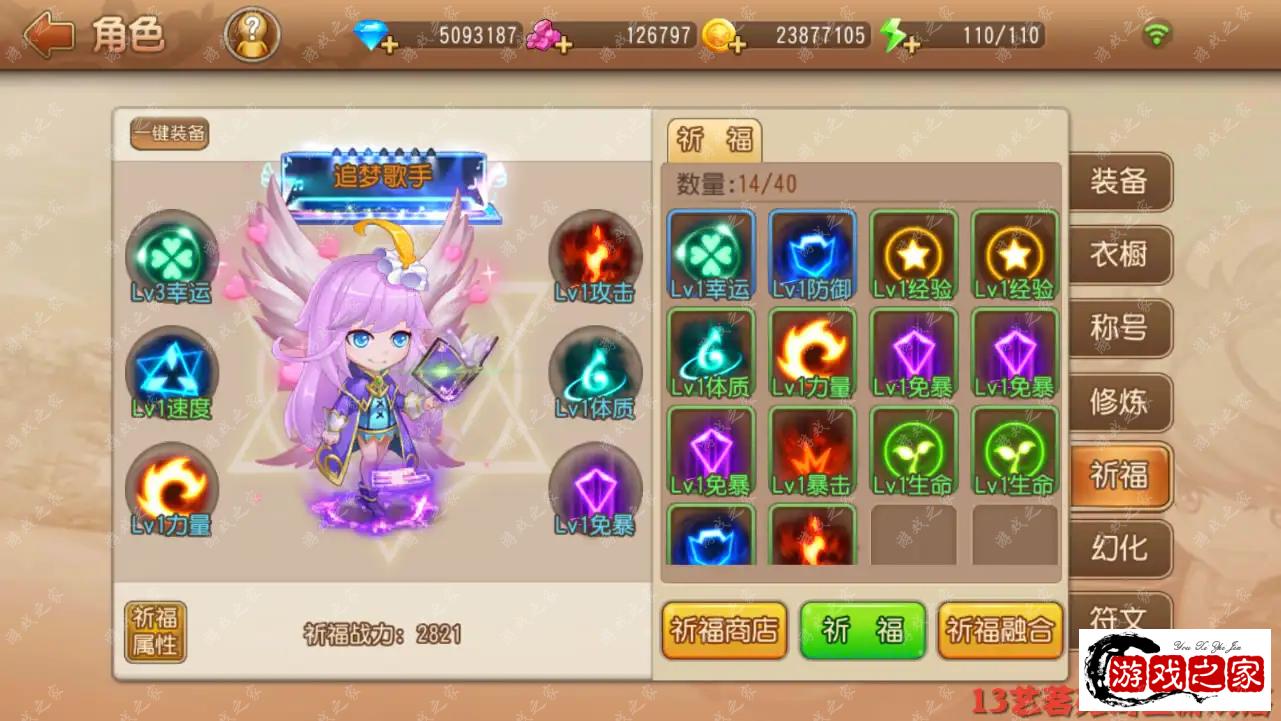Go back using the orange arrow
Image resolution: width=1281 pixels, height=721 pixels.
click(48, 36)
